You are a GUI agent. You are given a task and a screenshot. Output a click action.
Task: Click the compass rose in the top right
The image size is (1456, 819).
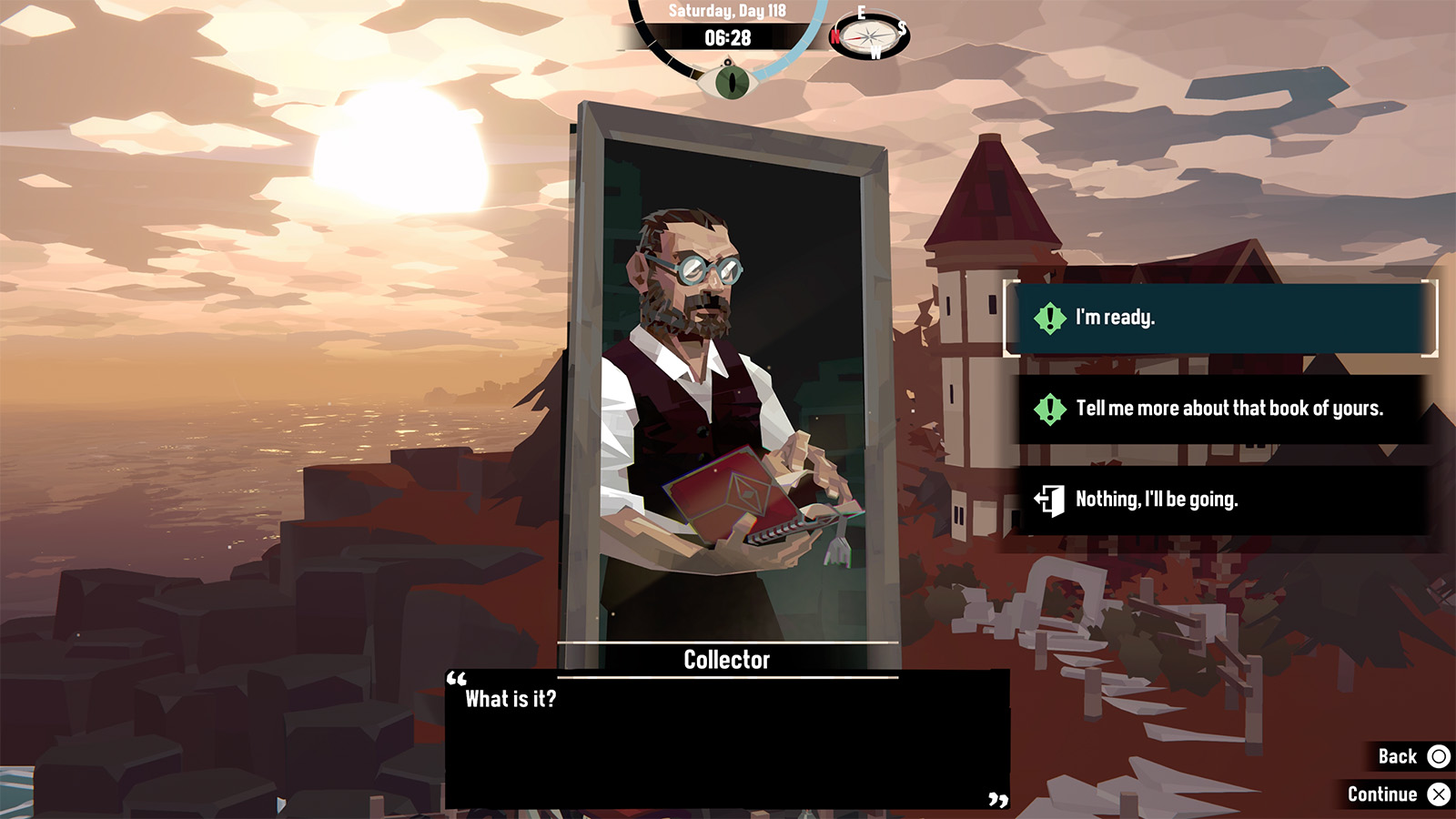(870, 35)
